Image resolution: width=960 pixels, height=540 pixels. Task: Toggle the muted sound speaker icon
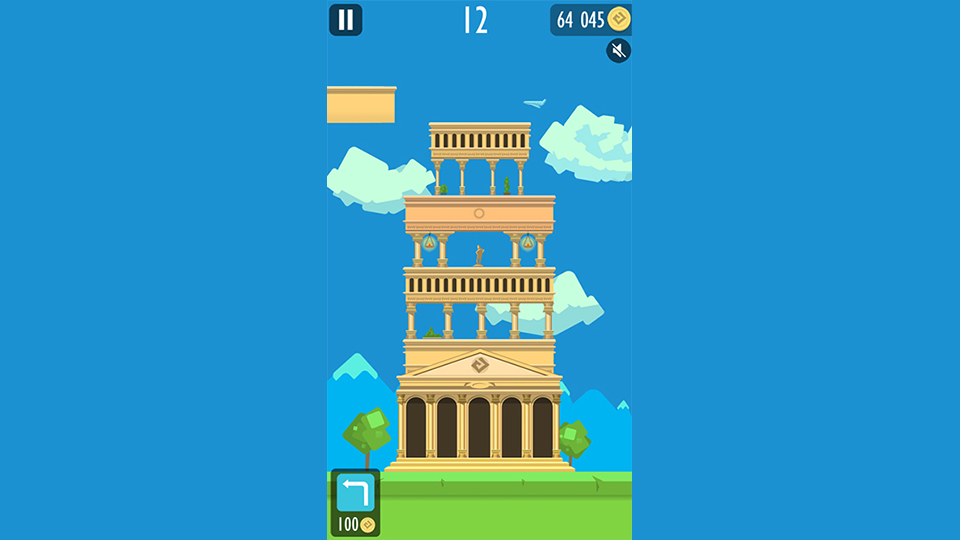619,51
